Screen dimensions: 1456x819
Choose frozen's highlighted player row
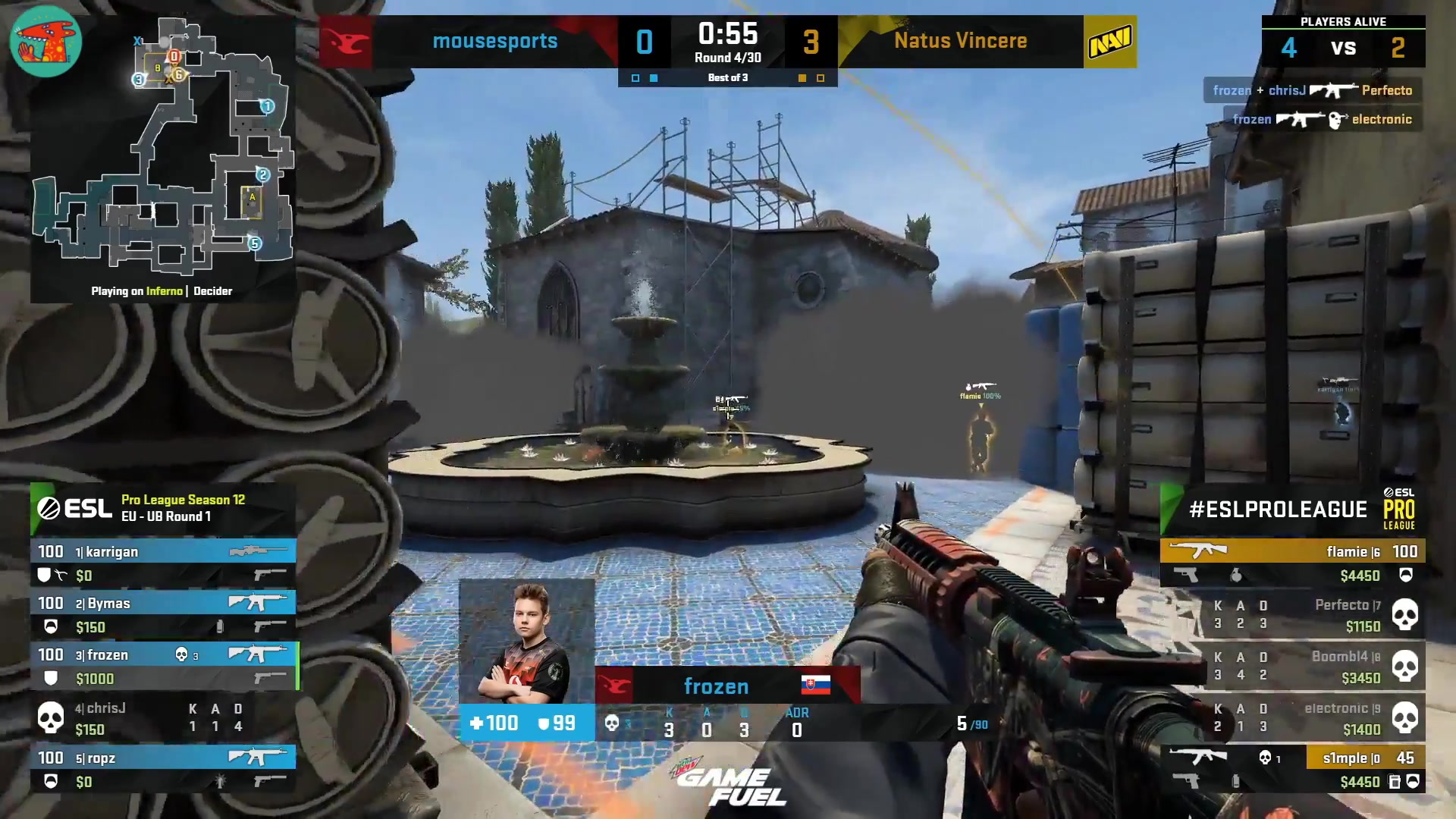click(163, 666)
